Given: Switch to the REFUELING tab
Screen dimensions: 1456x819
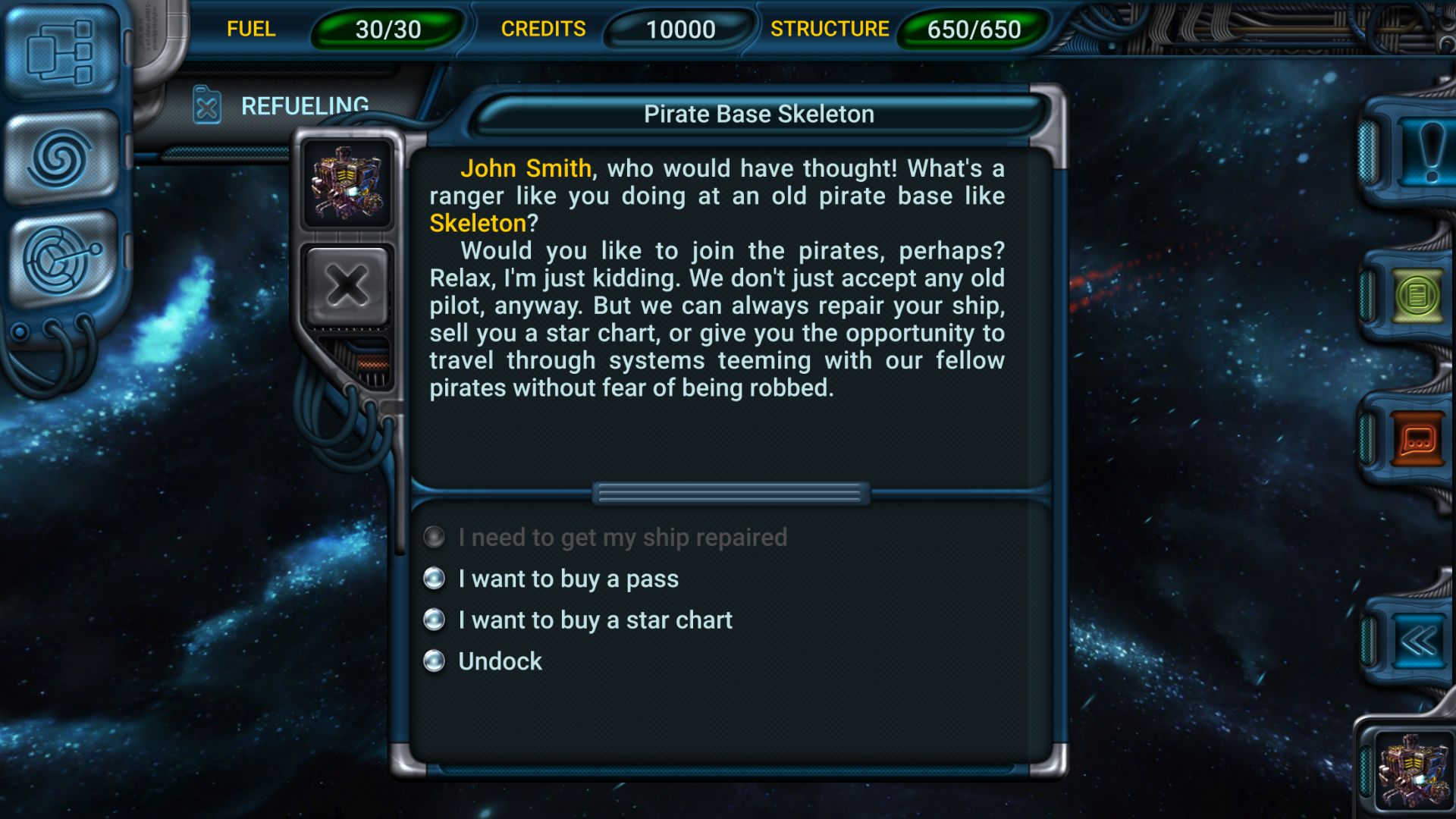Looking at the screenshot, I should point(303,106).
